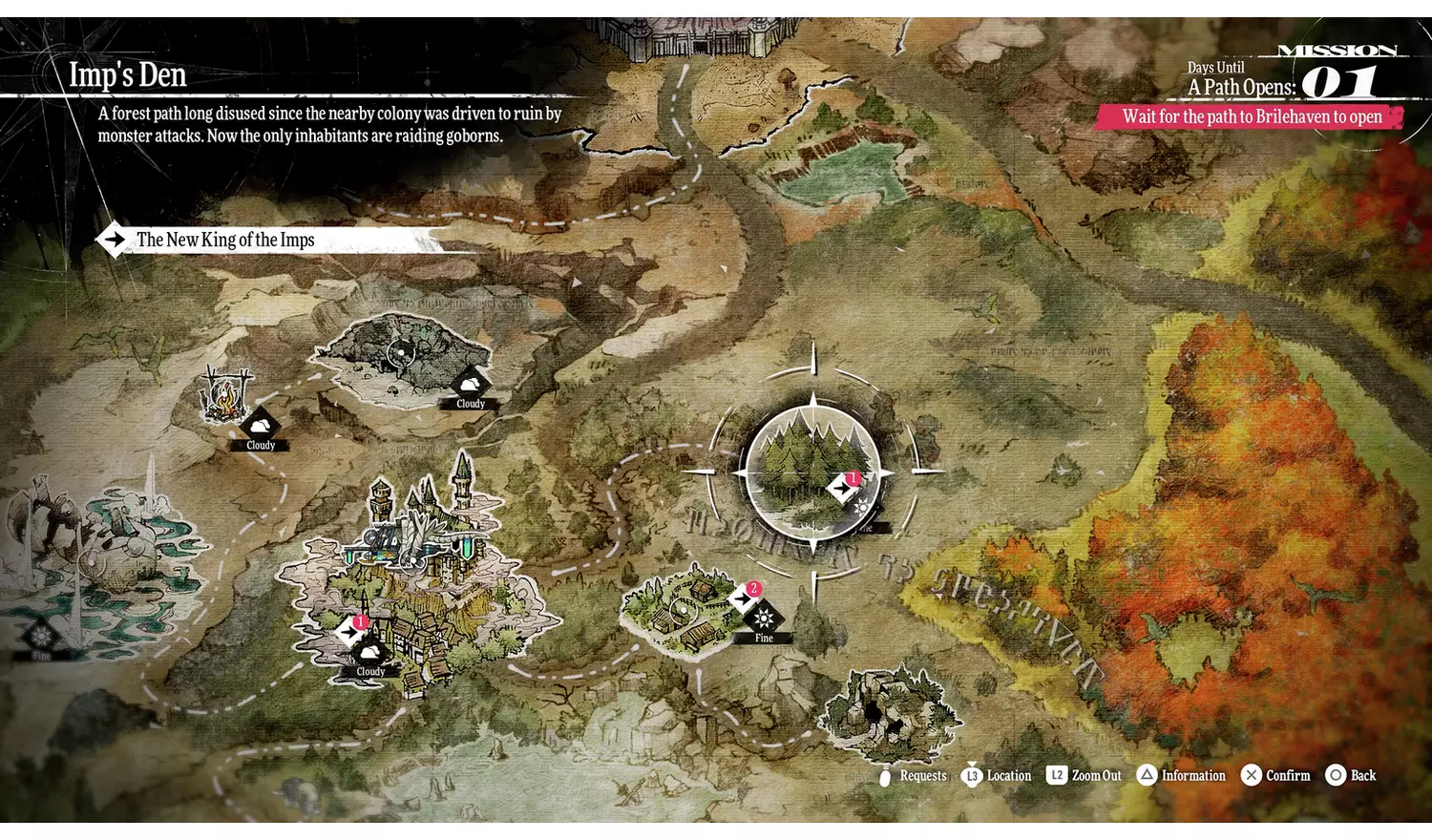Click the Fine weather icon by the village

coord(763,620)
